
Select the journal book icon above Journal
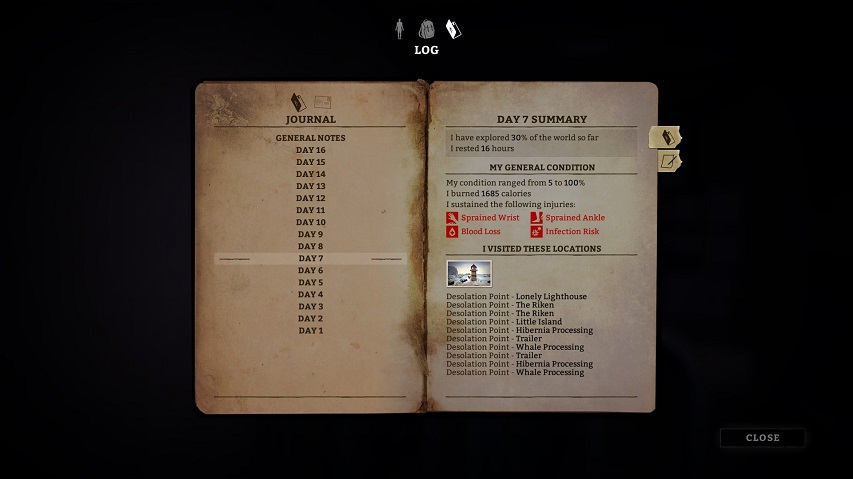pos(297,101)
